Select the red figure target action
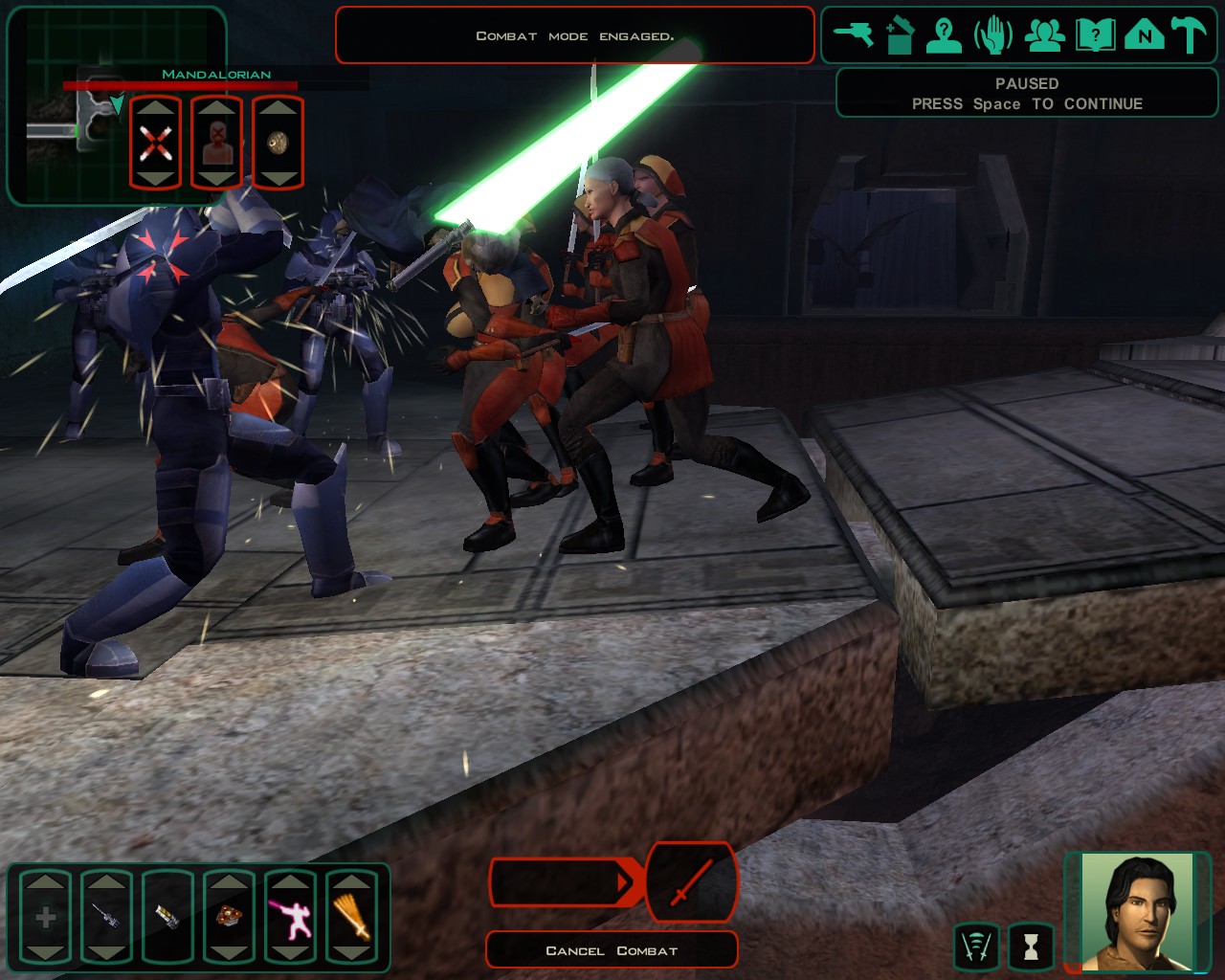 pyautogui.click(x=217, y=144)
